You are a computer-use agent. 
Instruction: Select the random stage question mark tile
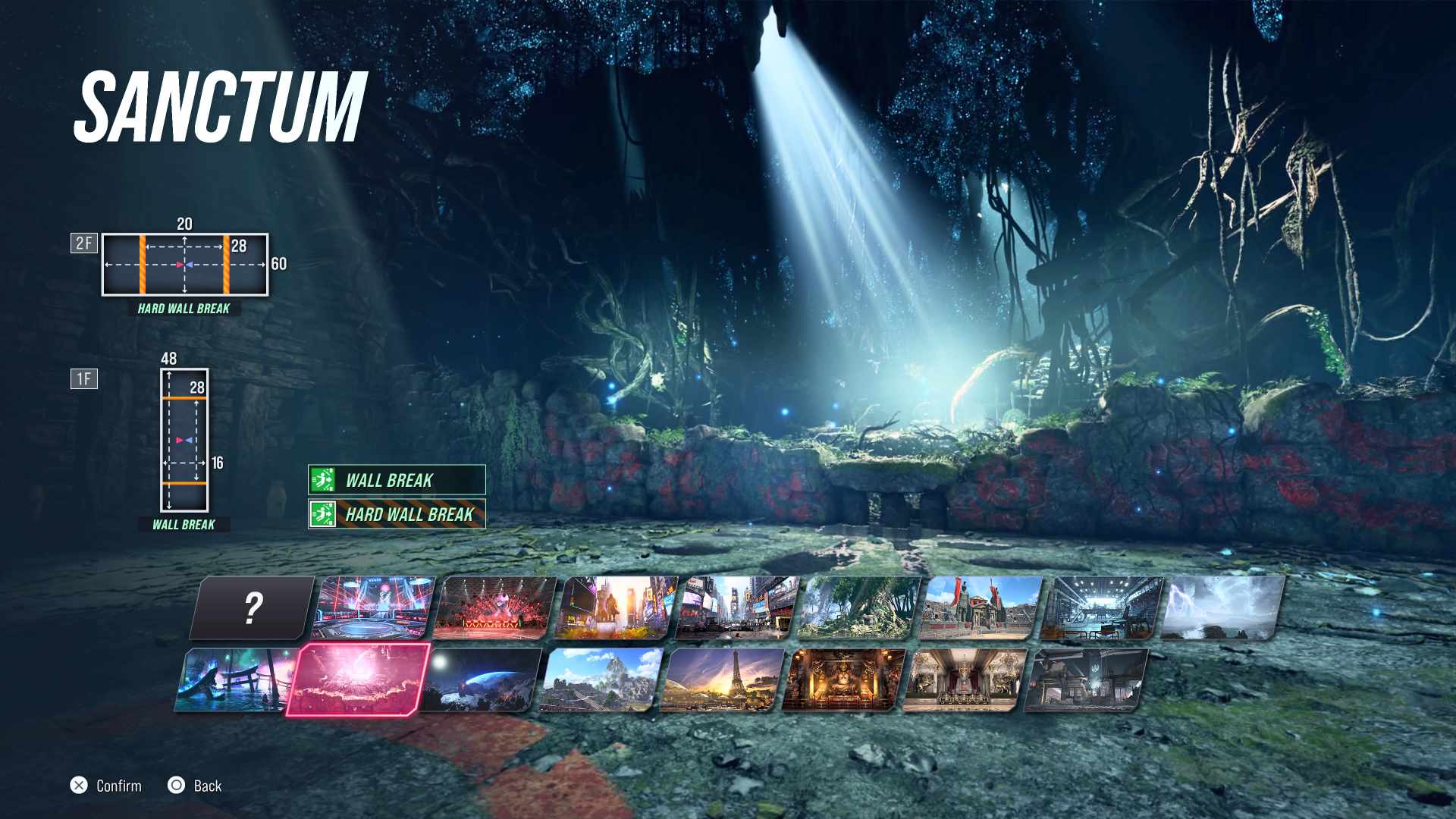point(253,608)
